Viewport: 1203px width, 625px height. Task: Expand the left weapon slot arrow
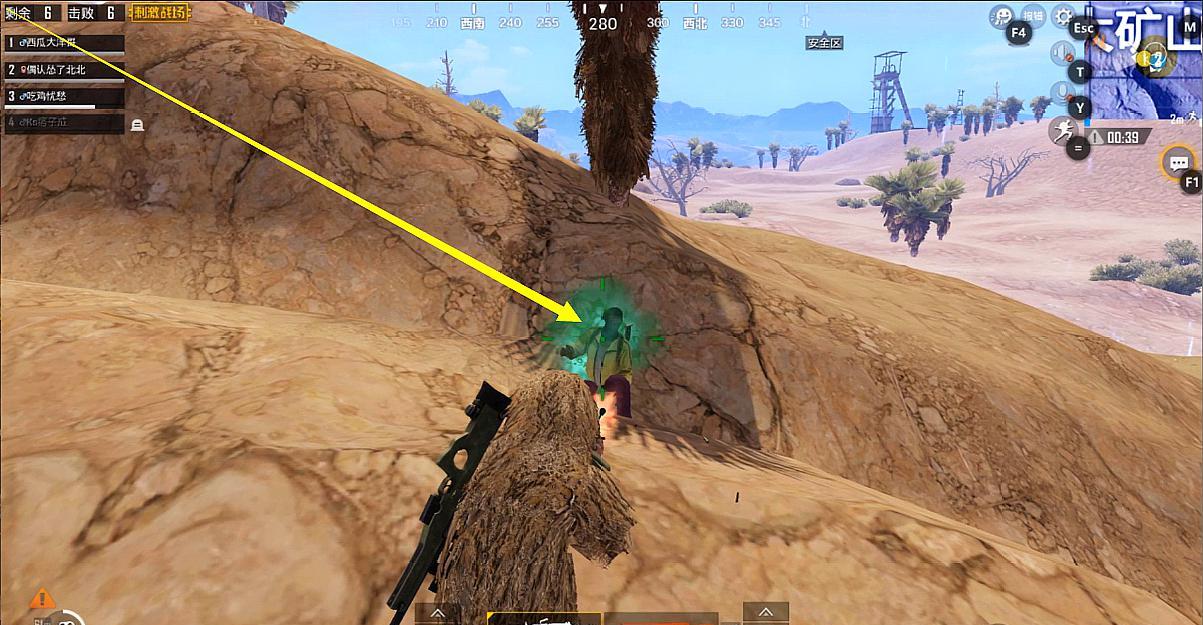click(438, 612)
